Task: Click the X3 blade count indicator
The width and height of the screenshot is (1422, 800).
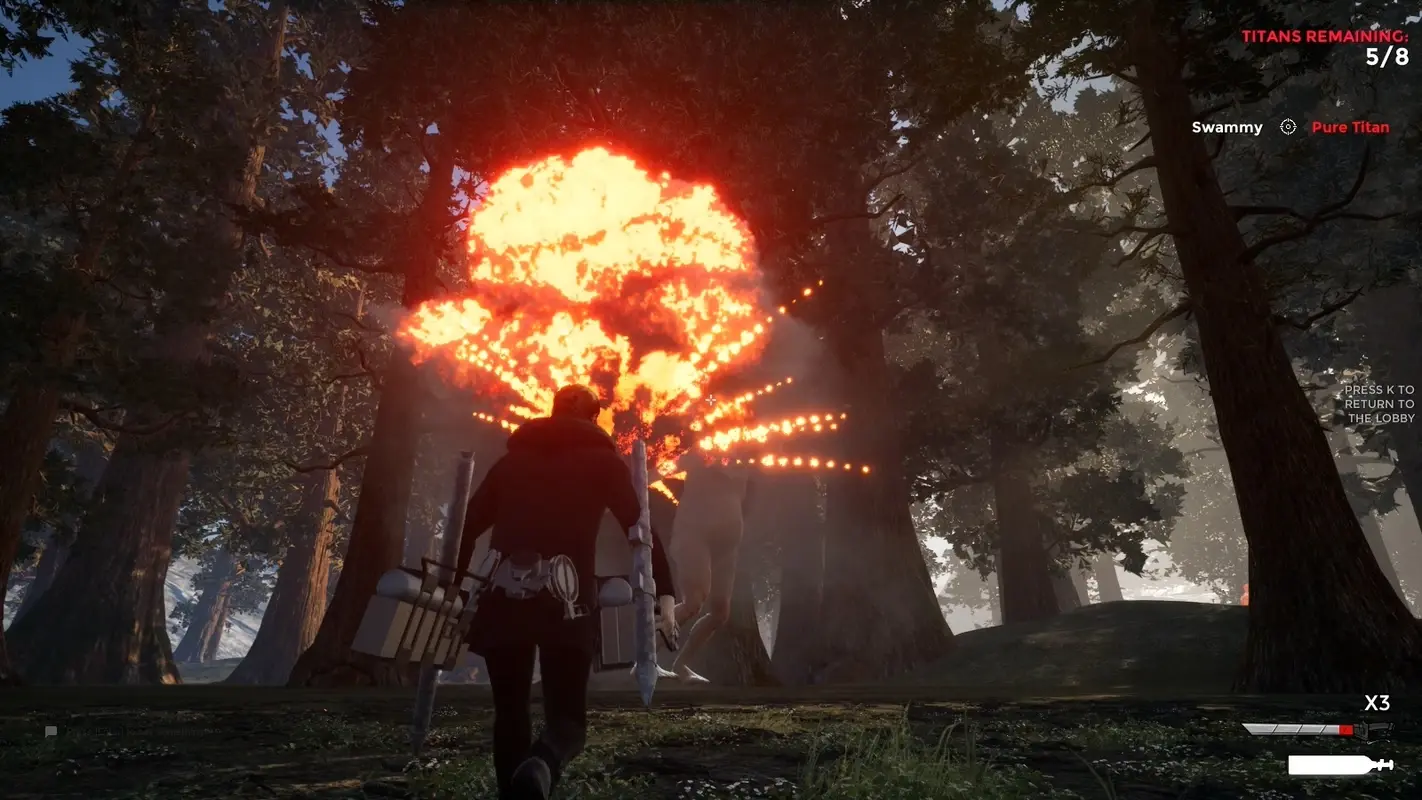Action: [1376, 703]
